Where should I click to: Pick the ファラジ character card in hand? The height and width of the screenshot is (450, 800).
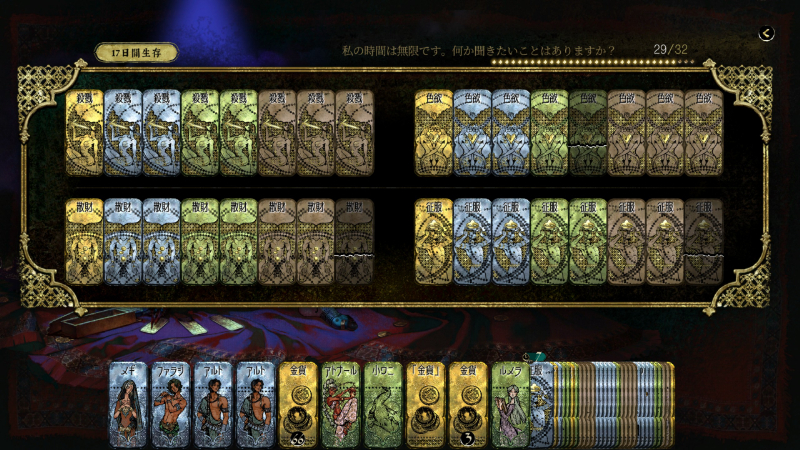pos(172,404)
